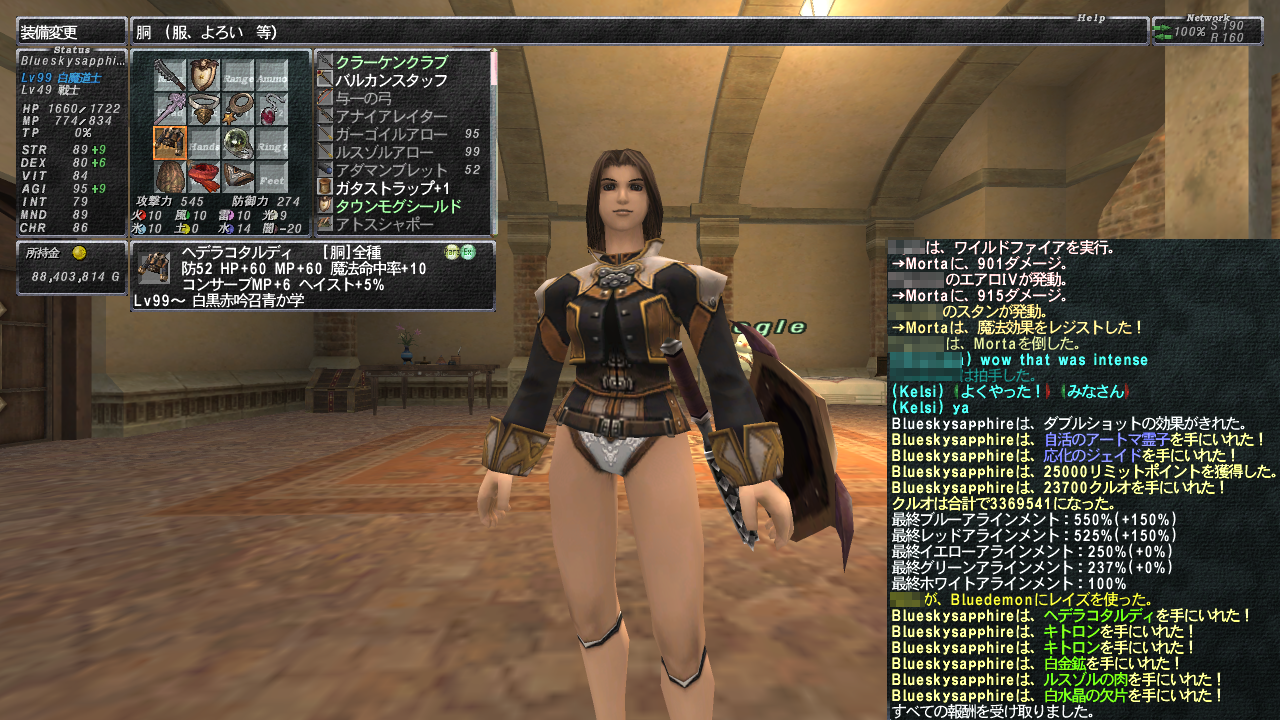Open the empty Feet equipment slot

272,176
